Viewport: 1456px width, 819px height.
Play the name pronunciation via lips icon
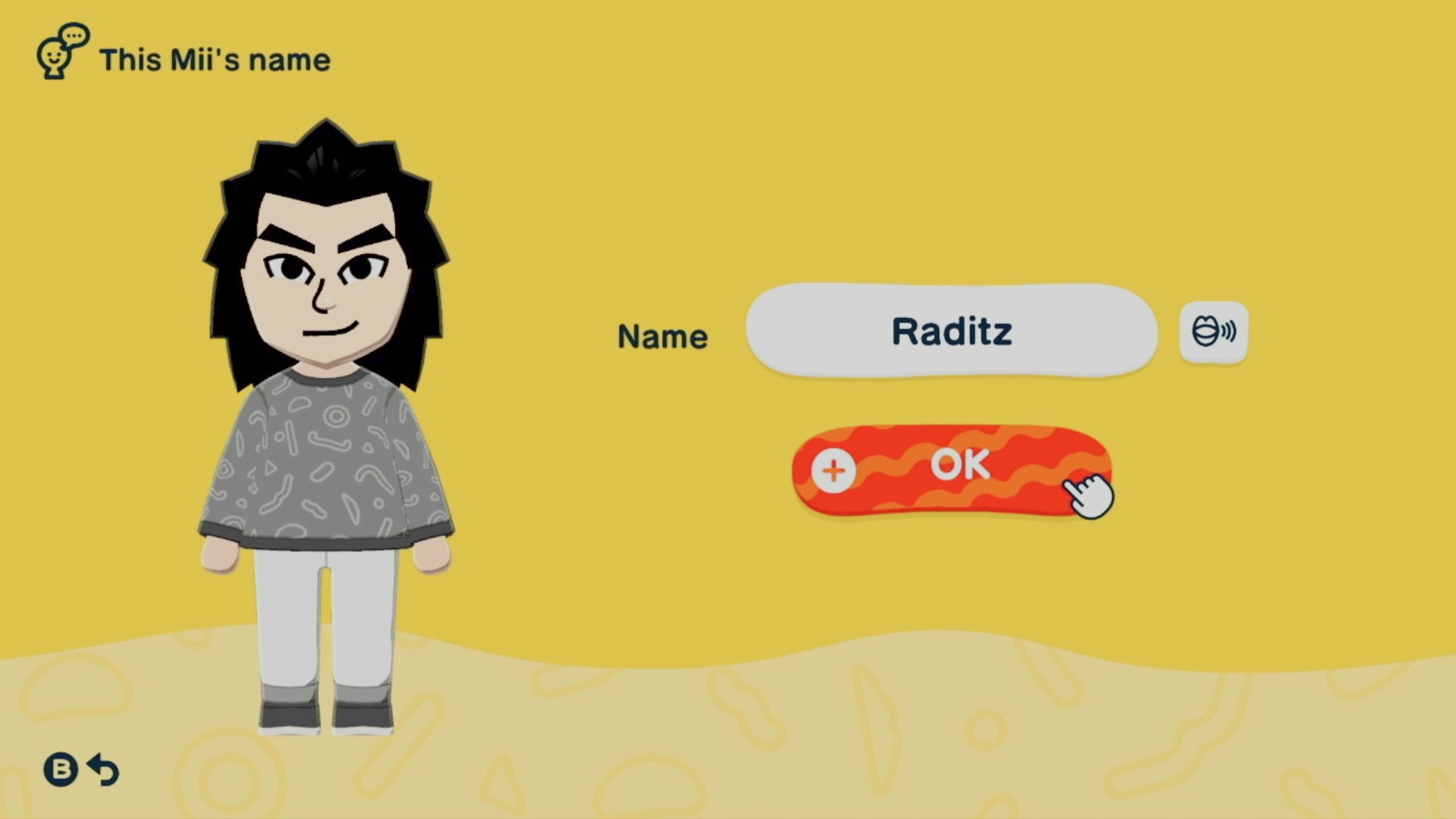tap(1213, 332)
